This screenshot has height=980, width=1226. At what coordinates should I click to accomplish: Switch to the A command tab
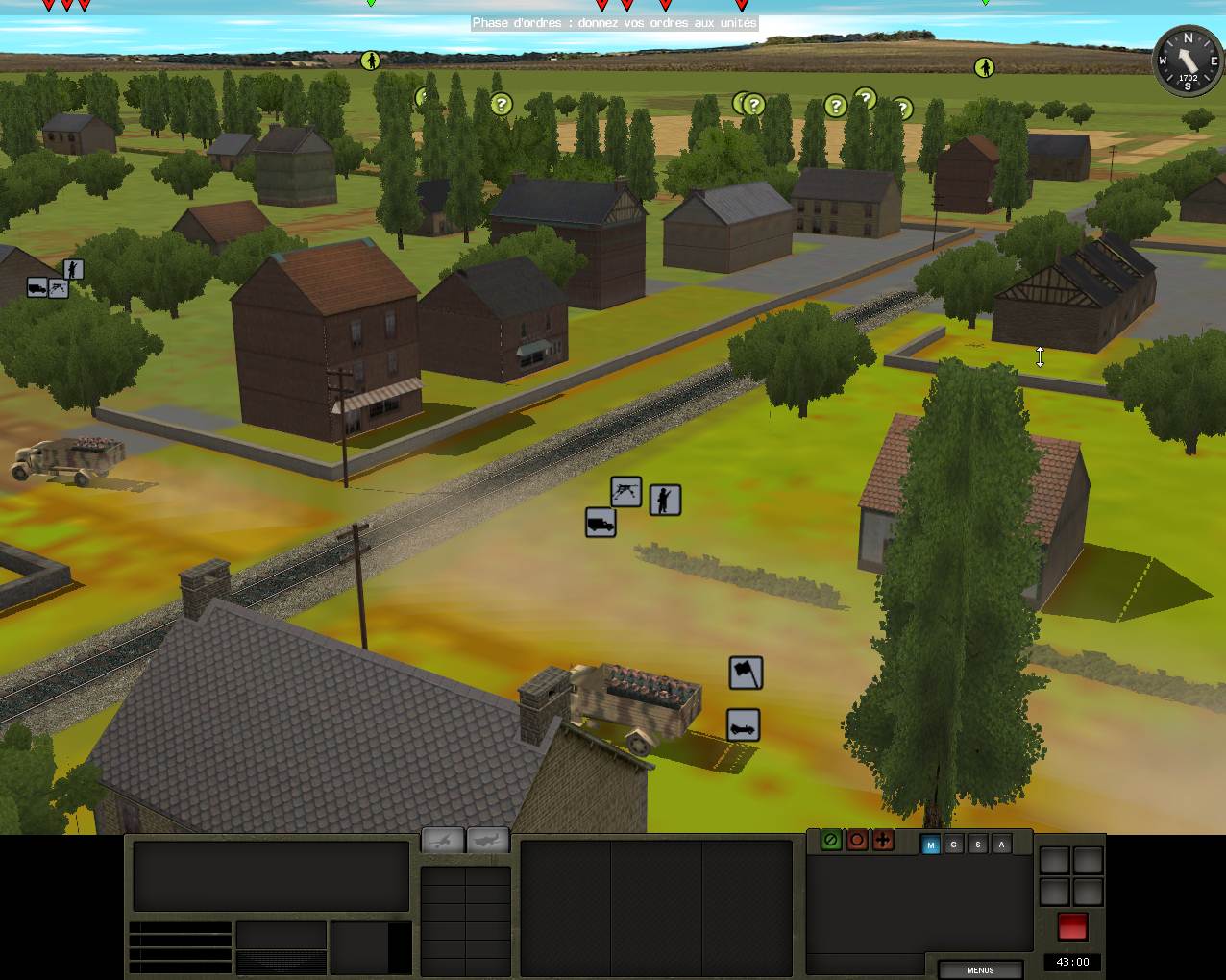click(1002, 845)
